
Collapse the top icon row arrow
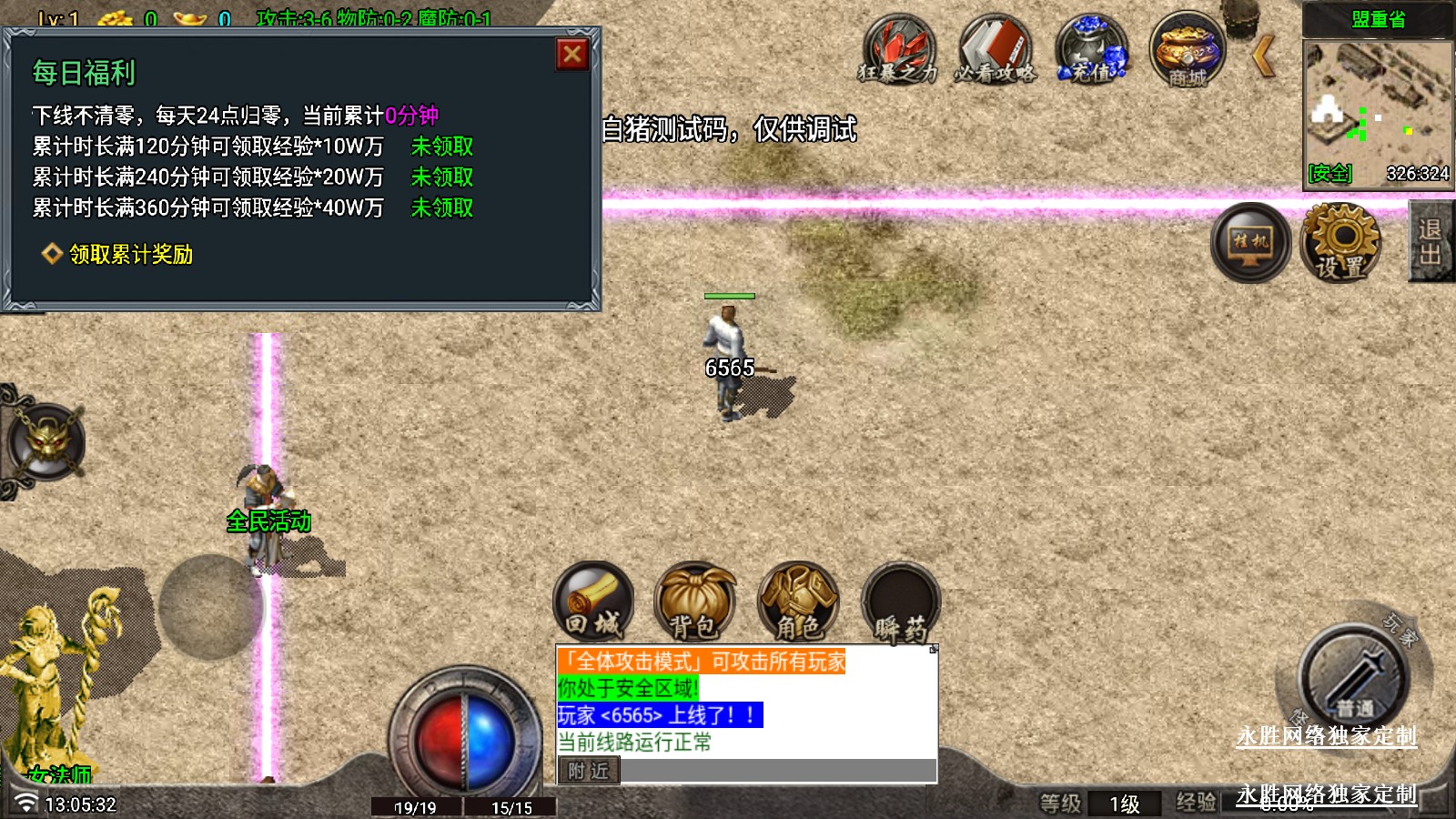point(1263,56)
